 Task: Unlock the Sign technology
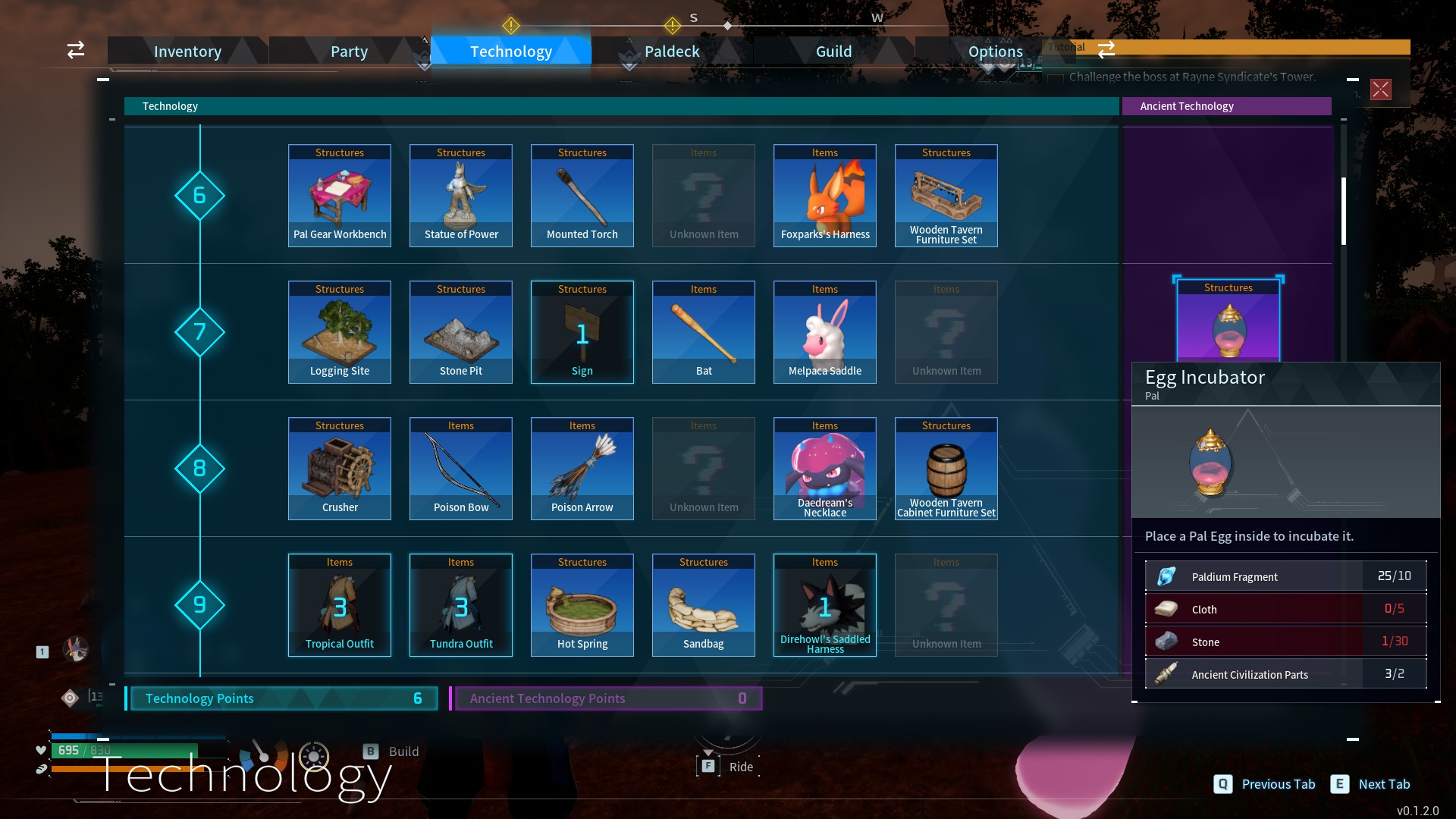click(582, 332)
